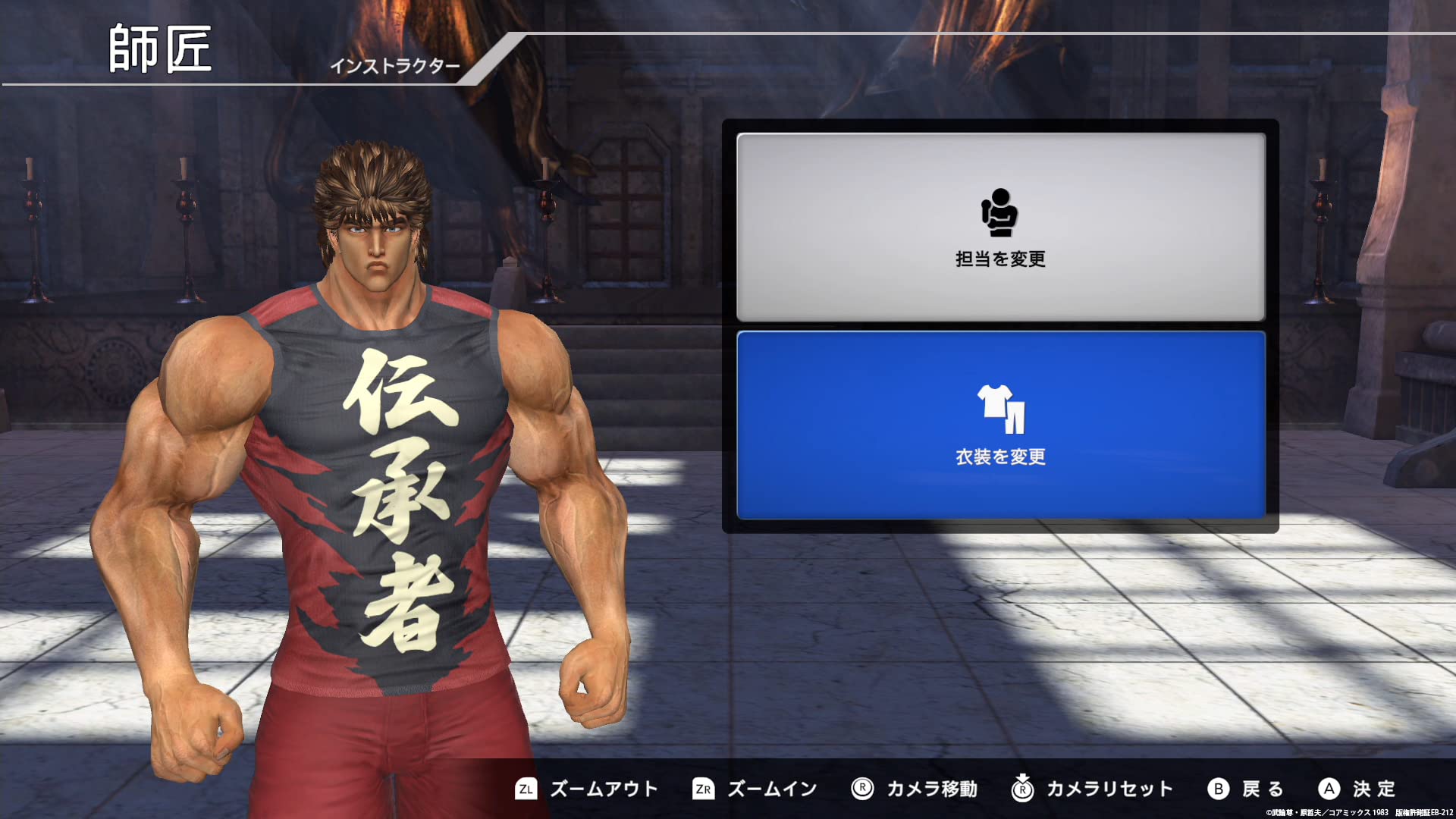Click the 師匠 screen title

tap(161, 49)
